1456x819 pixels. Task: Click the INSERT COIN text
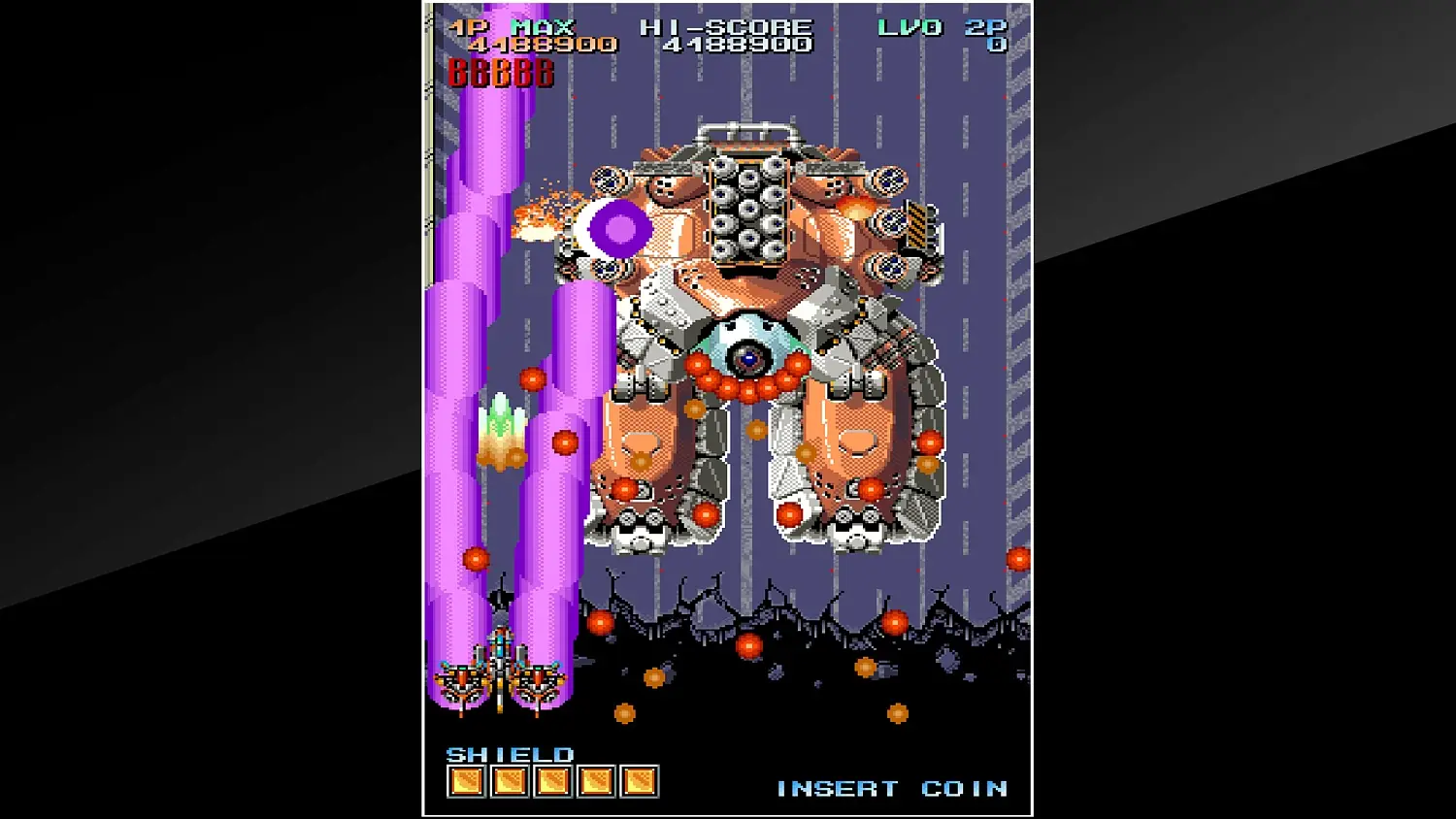point(893,788)
